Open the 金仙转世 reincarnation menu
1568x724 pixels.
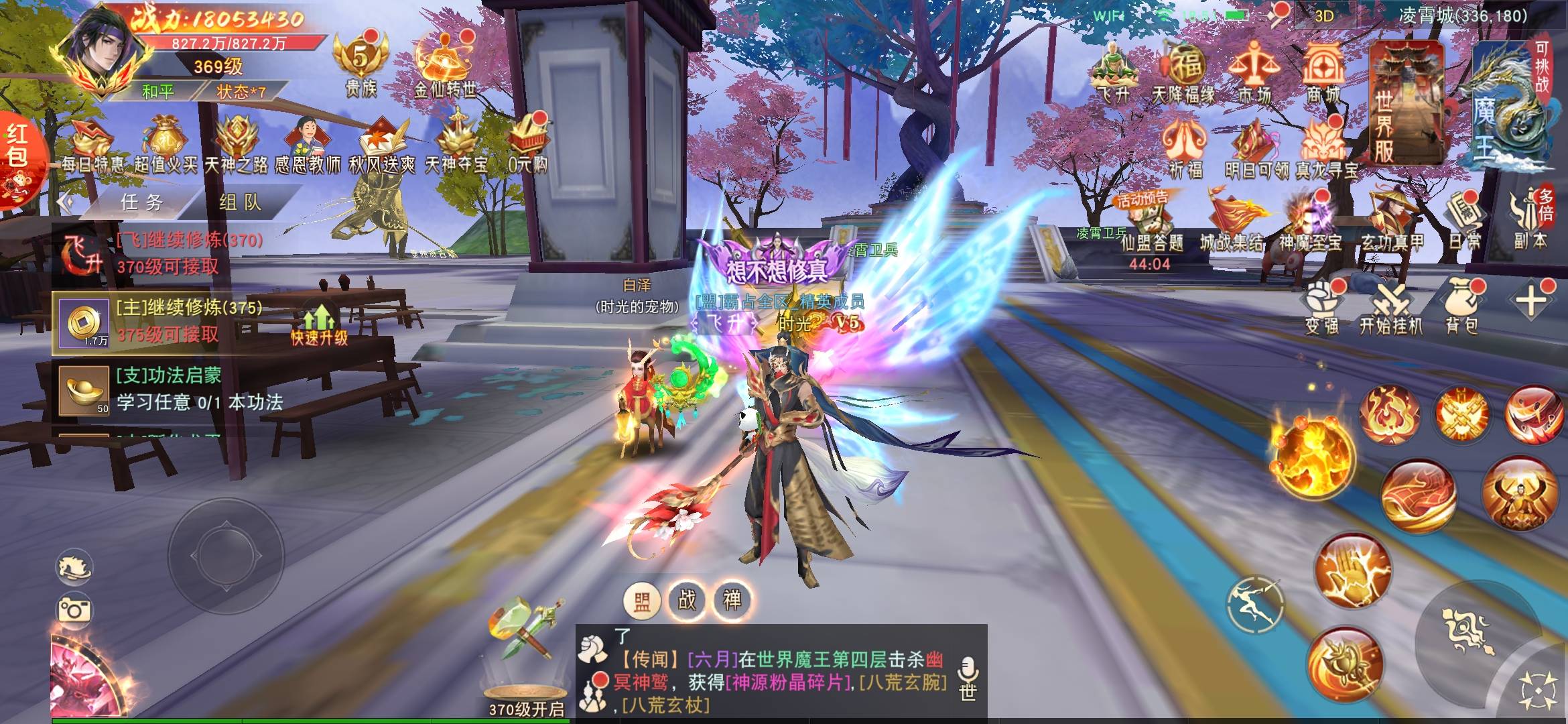(444, 66)
